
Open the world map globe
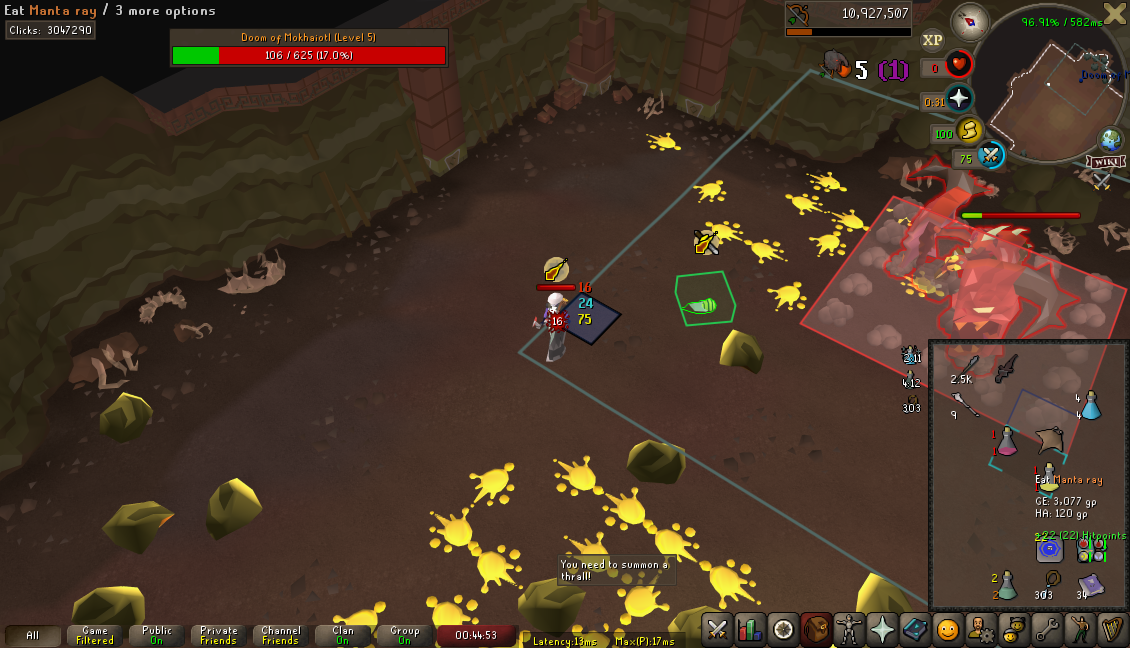[1110, 139]
